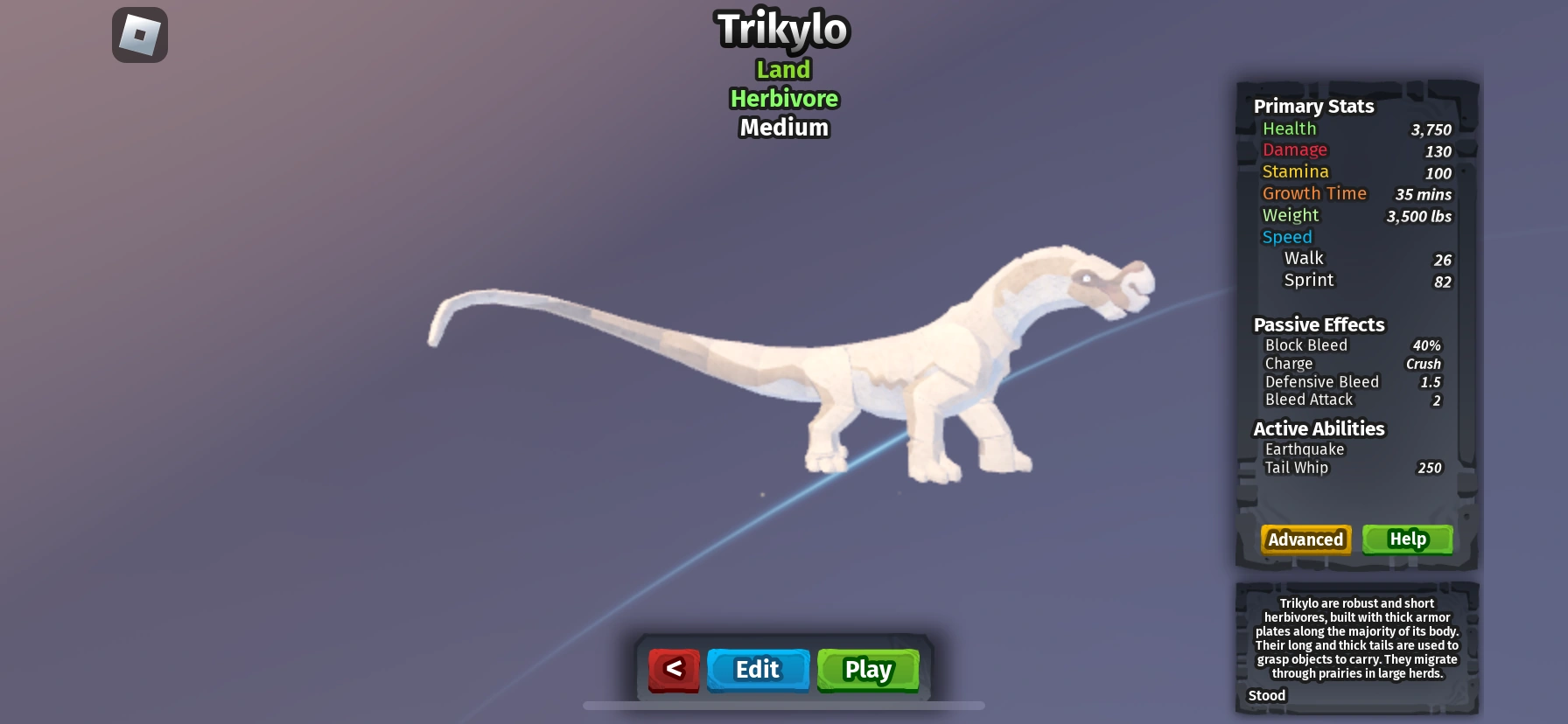Image resolution: width=1568 pixels, height=724 pixels.
Task: Open the Help panel
Action: coord(1407,540)
